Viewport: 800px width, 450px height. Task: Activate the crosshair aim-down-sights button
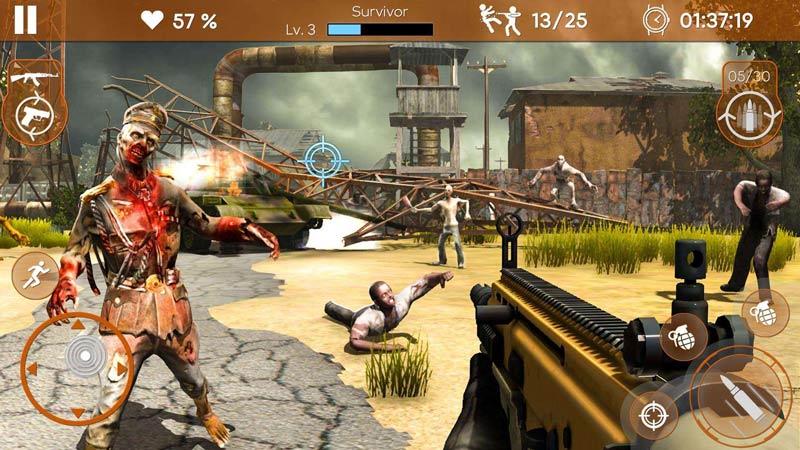click(x=649, y=414)
